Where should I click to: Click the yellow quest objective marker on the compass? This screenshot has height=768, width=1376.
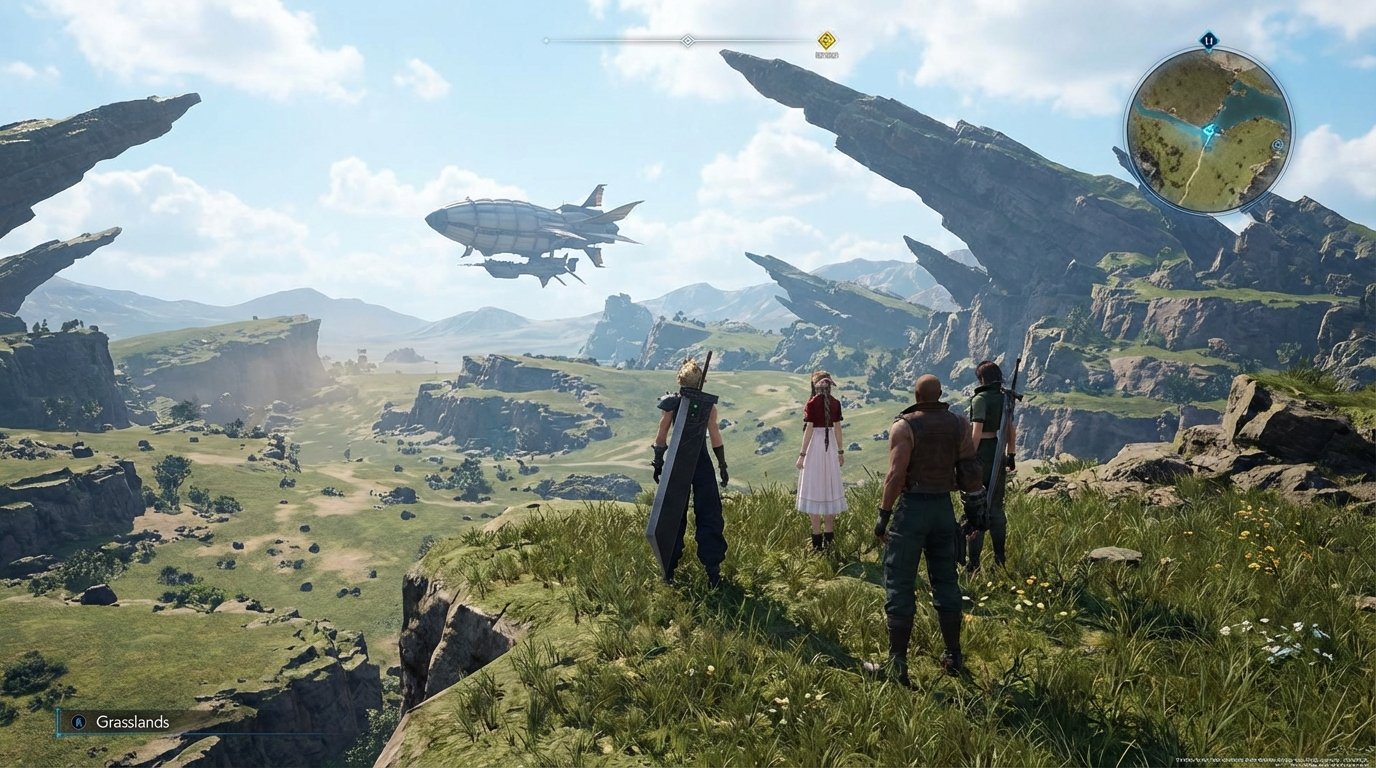[827, 39]
